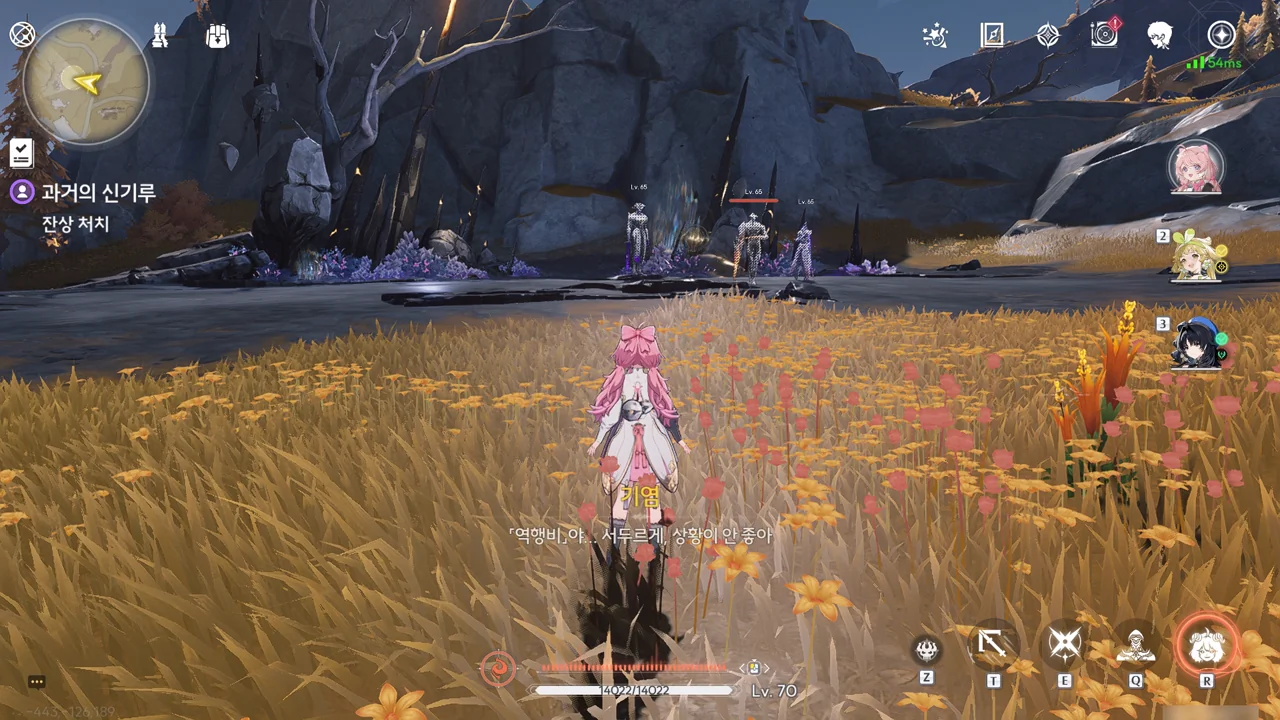1280x720 pixels.
Task: Use the grappling hook utility icon
Action: (x=993, y=645)
